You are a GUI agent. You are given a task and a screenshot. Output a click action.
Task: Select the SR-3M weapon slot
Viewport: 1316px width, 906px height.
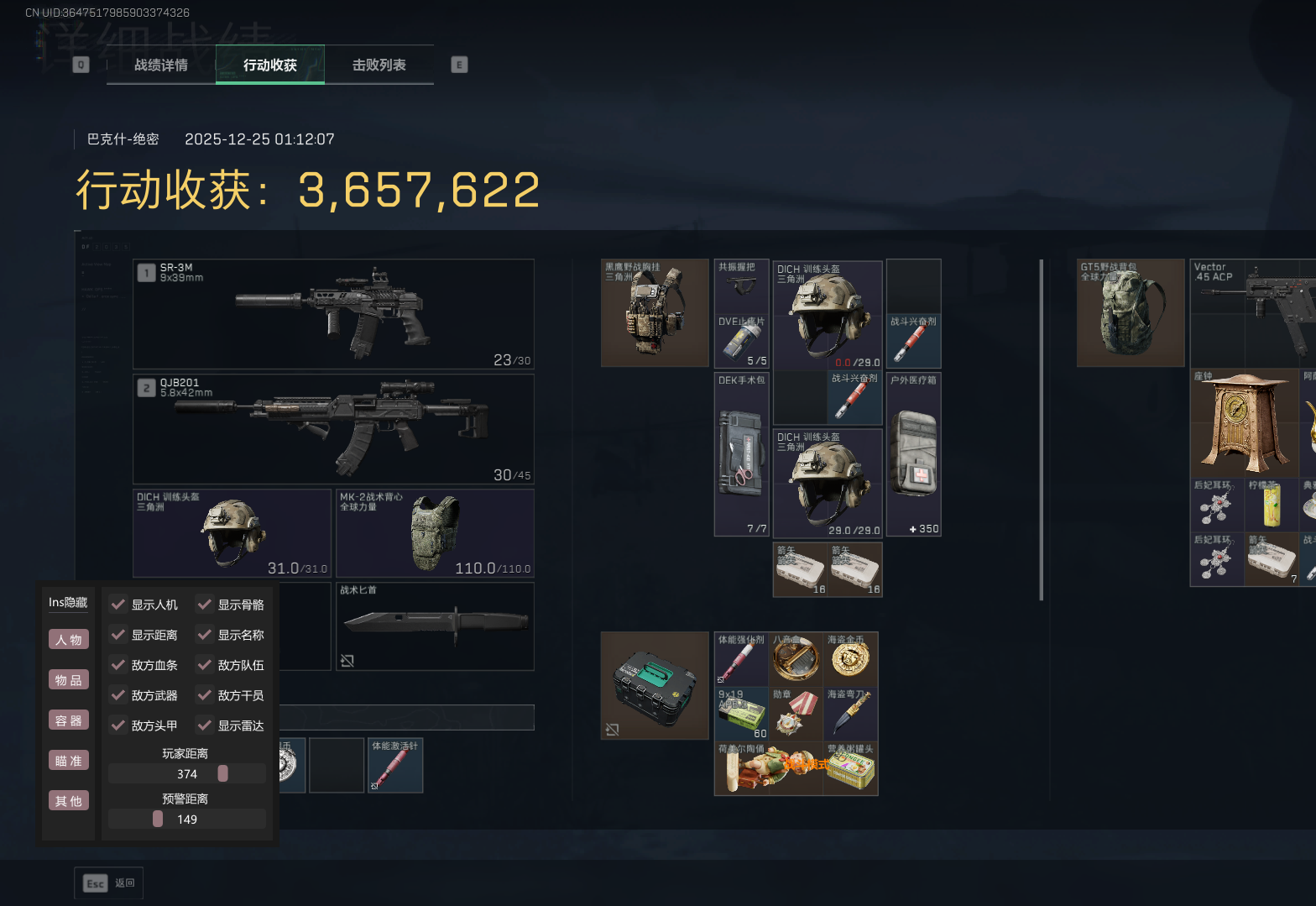333,314
